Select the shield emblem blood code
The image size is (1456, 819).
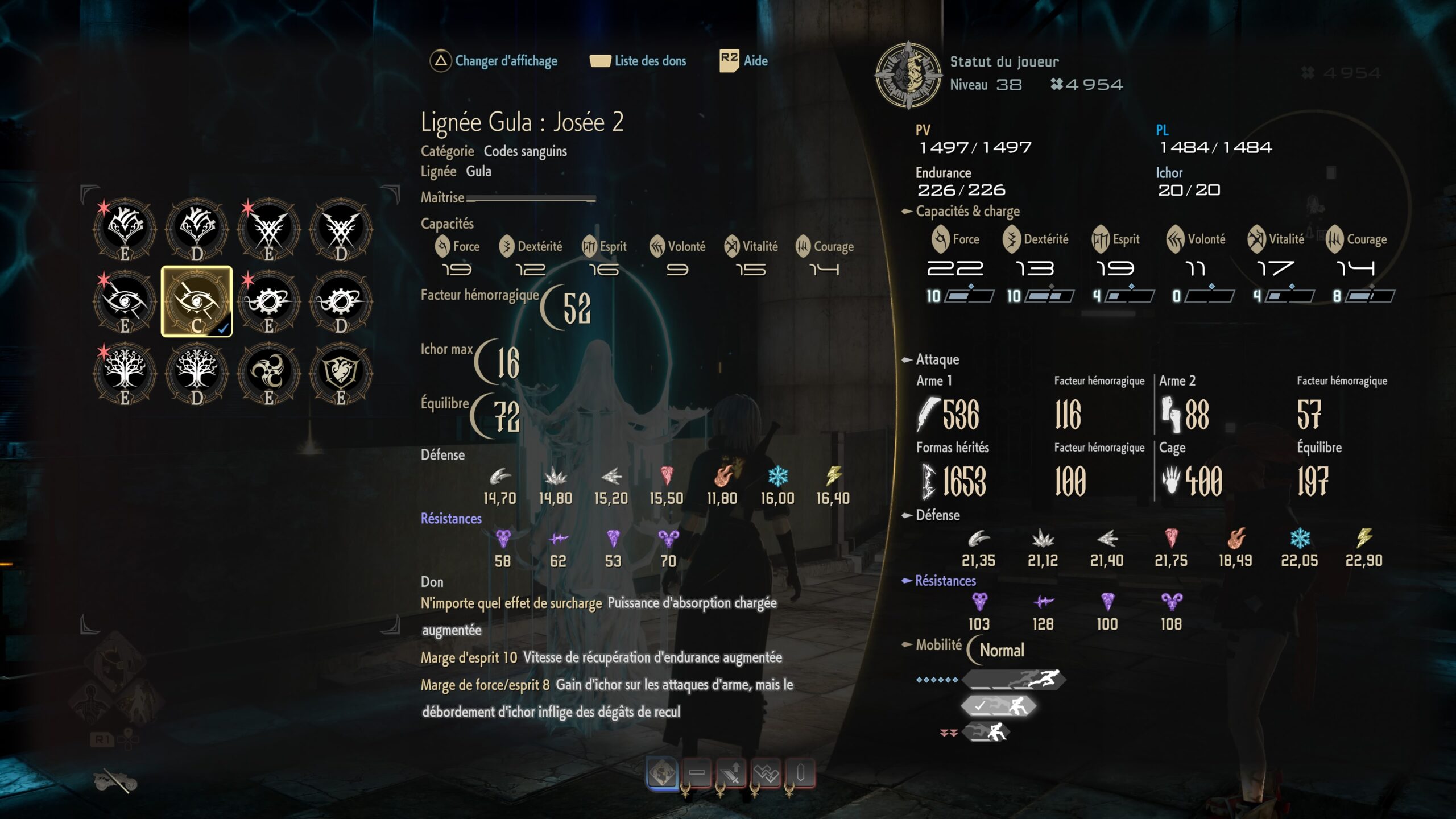(x=340, y=374)
